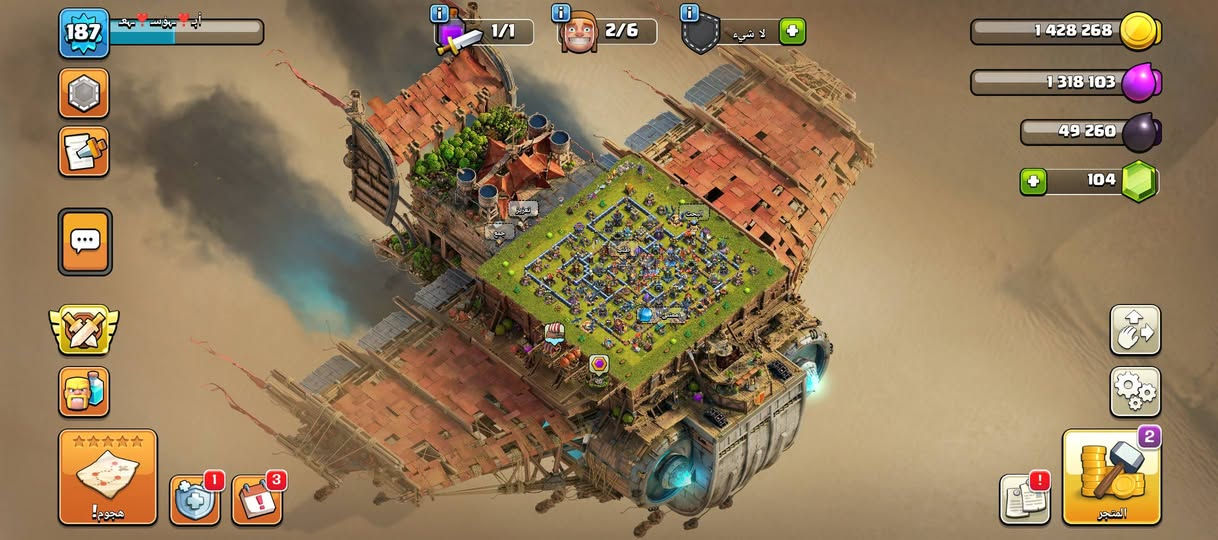Open the Shop with hammer and coins
Viewport: 1218px width, 540px height.
pyautogui.click(x=1111, y=476)
